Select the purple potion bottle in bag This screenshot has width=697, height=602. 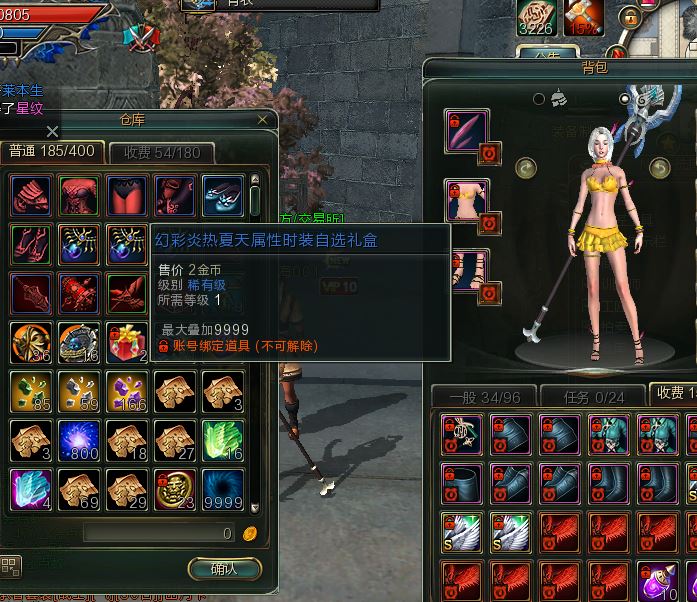pyautogui.click(x=658, y=580)
